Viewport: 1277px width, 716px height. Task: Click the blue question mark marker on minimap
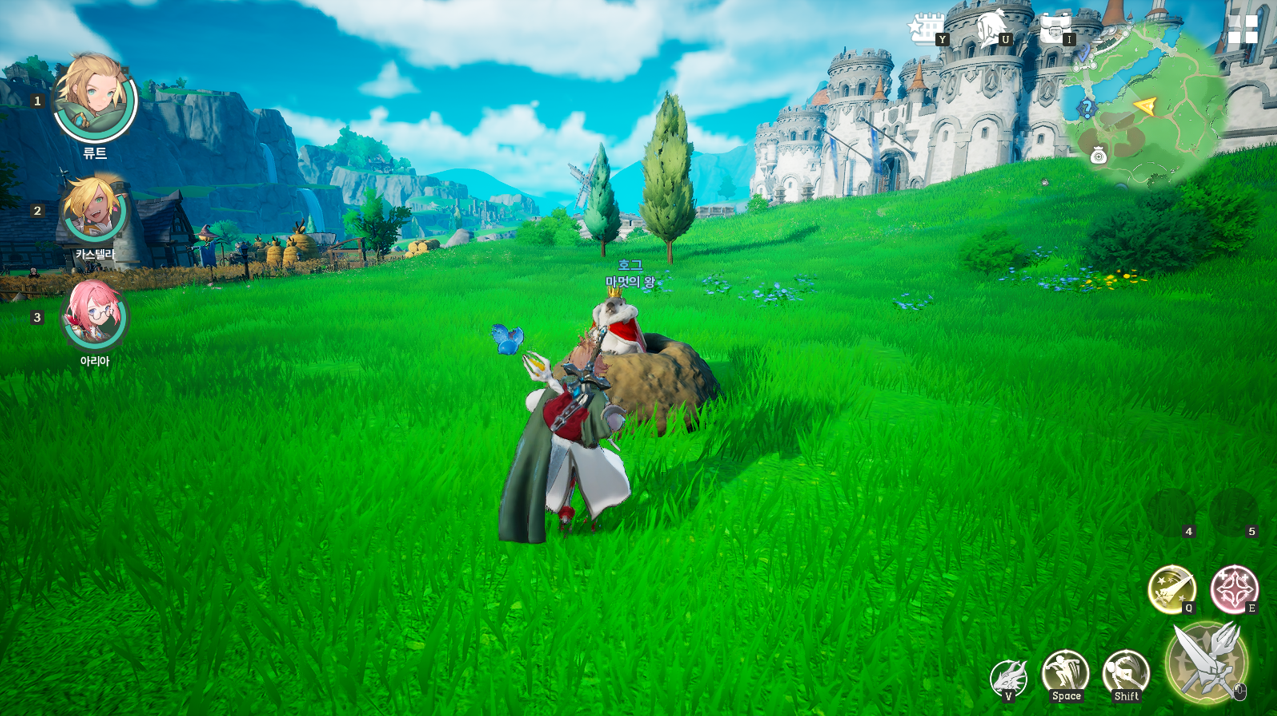coord(1087,107)
